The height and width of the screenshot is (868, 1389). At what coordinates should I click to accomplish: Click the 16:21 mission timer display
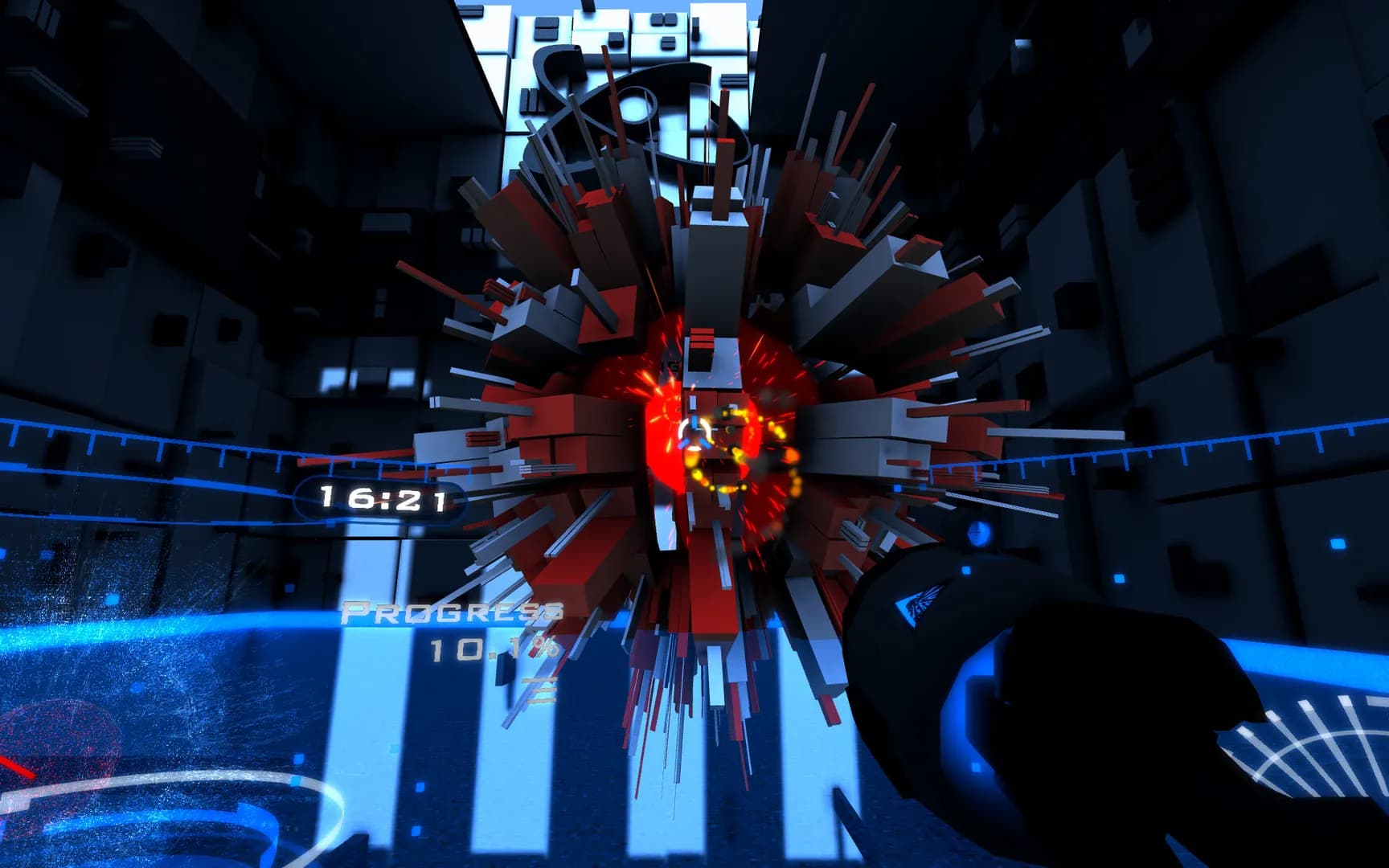386,498
